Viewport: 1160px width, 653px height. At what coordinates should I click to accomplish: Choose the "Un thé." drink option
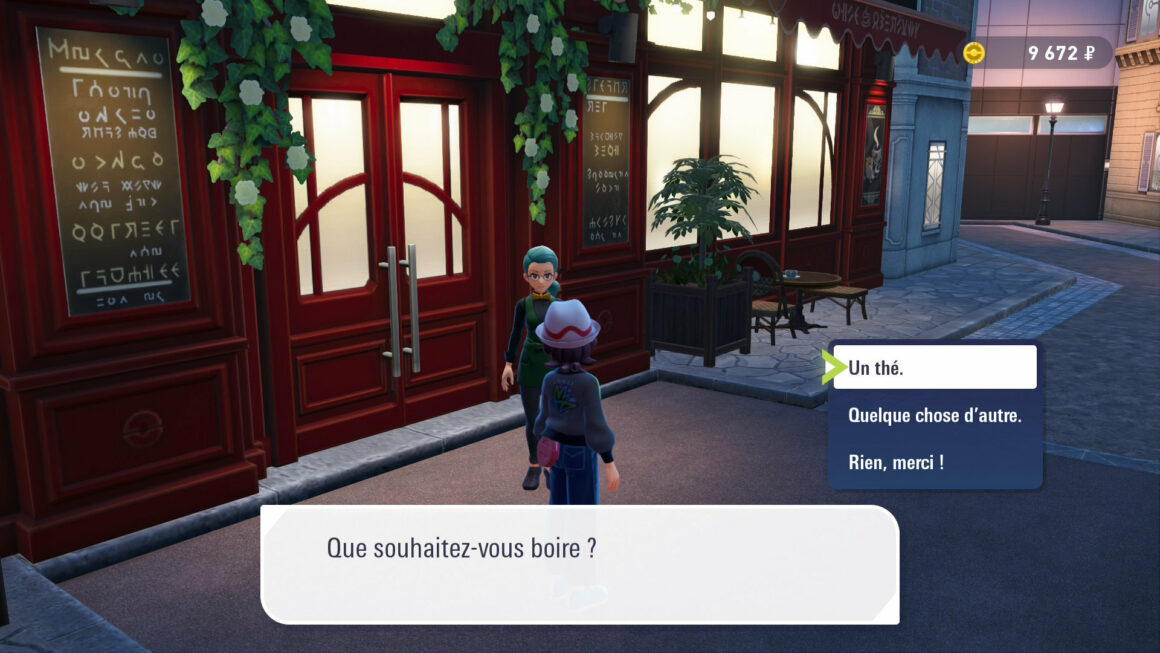coord(934,368)
